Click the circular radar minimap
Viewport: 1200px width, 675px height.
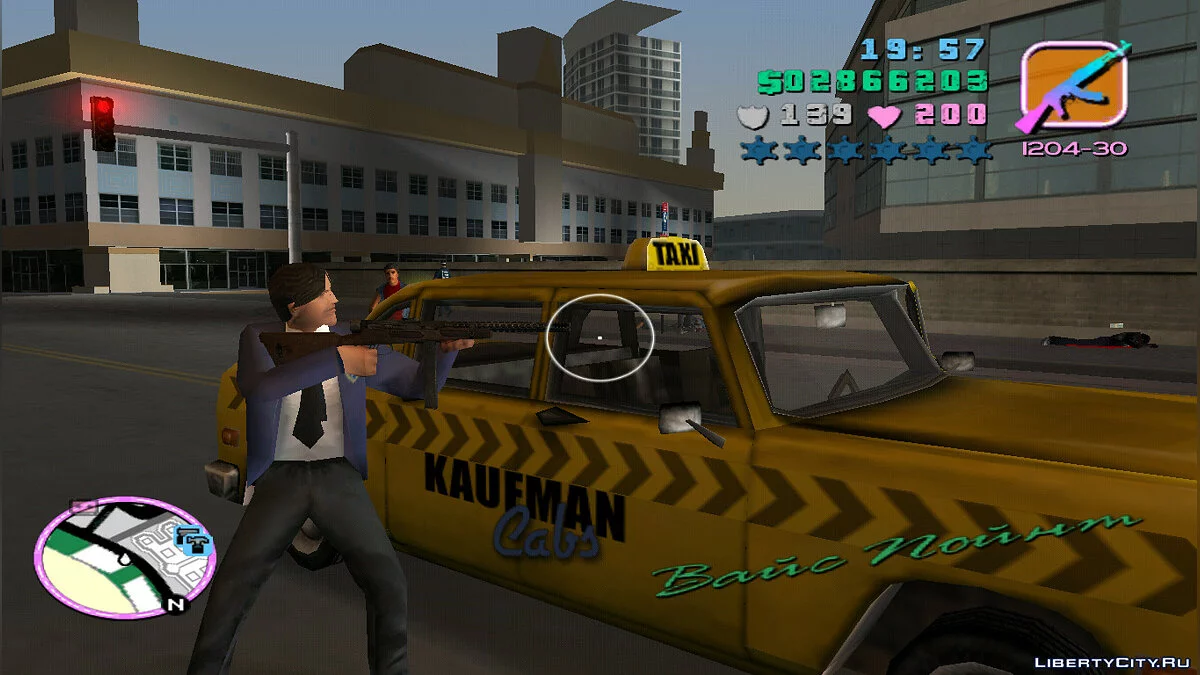124,556
